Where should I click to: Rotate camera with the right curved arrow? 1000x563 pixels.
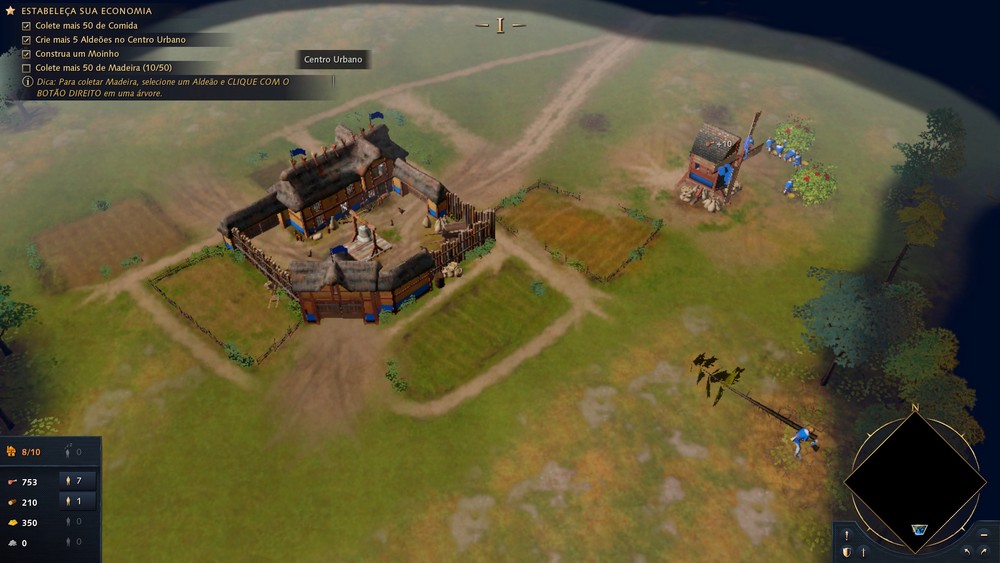pyautogui.click(x=984, y=551)
